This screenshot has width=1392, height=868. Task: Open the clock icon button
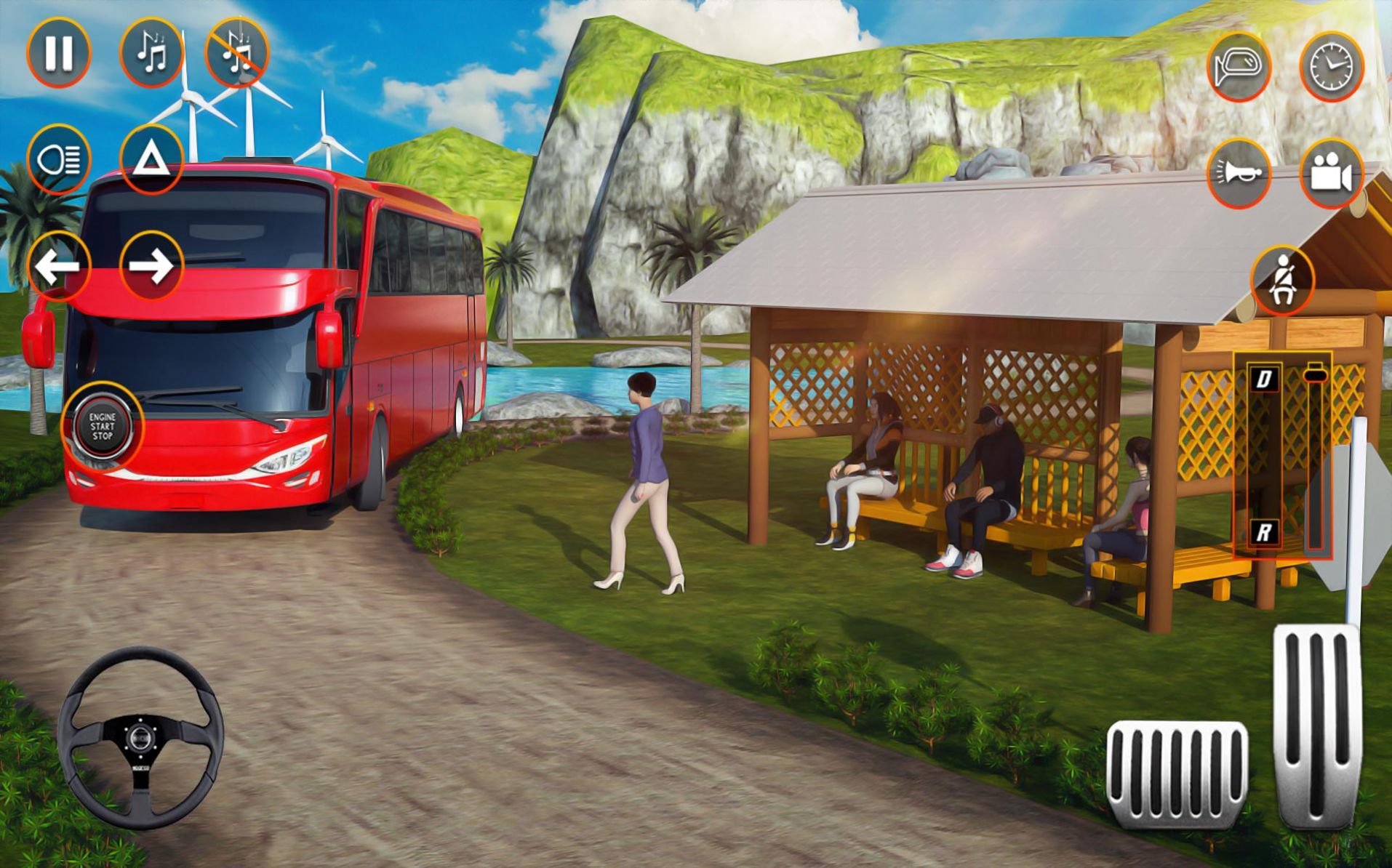pos(1331,67)
